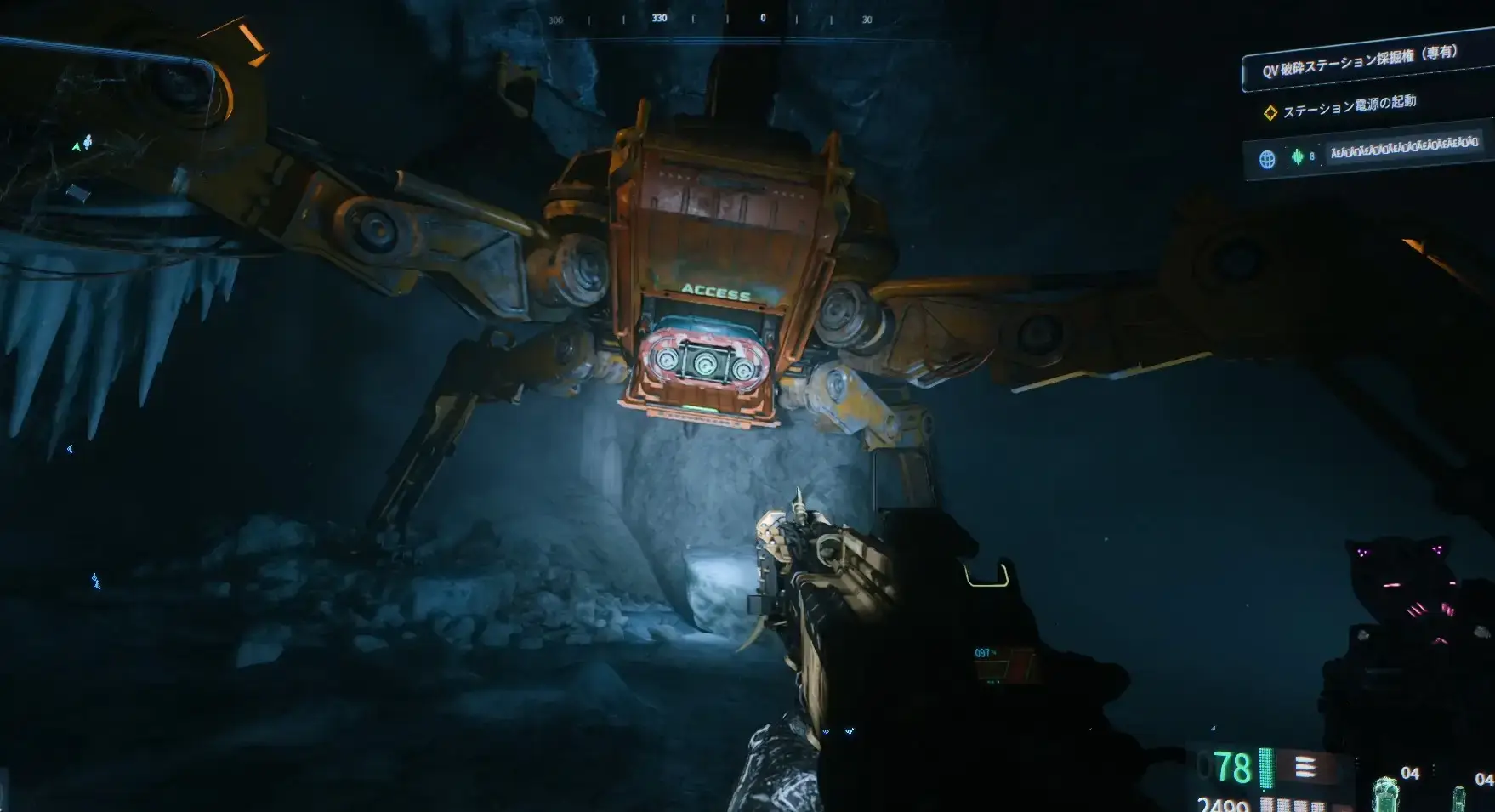The image size is (1495, 812).
Task: Select the QV station mining rights mission header
Action: [x=1359, y=62]
